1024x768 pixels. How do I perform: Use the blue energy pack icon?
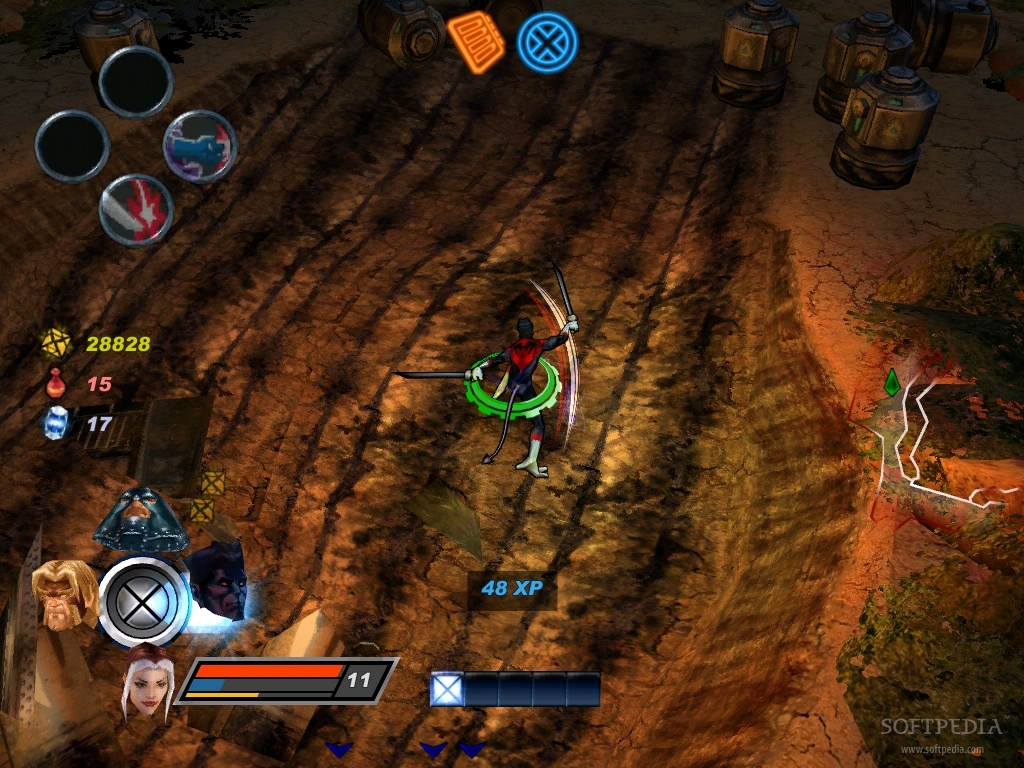pyautogui.click(x=54, y=423)
